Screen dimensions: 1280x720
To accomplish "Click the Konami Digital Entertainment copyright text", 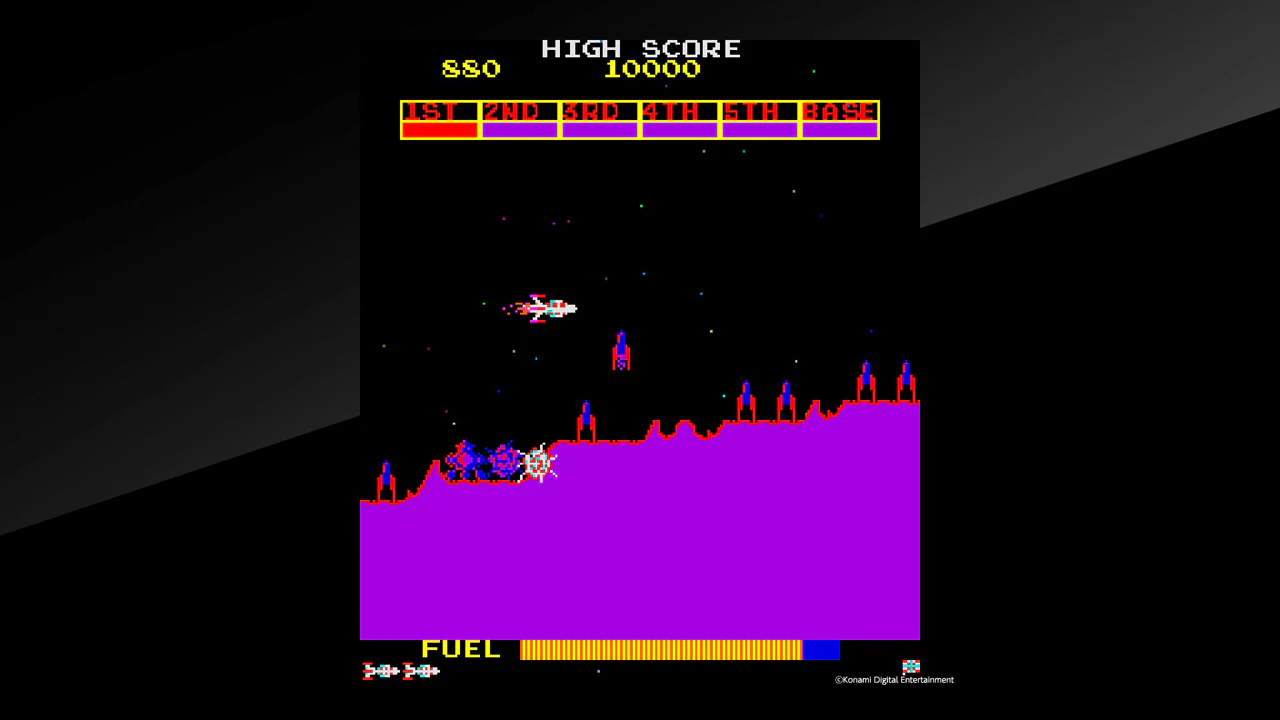I will (893, 679).
